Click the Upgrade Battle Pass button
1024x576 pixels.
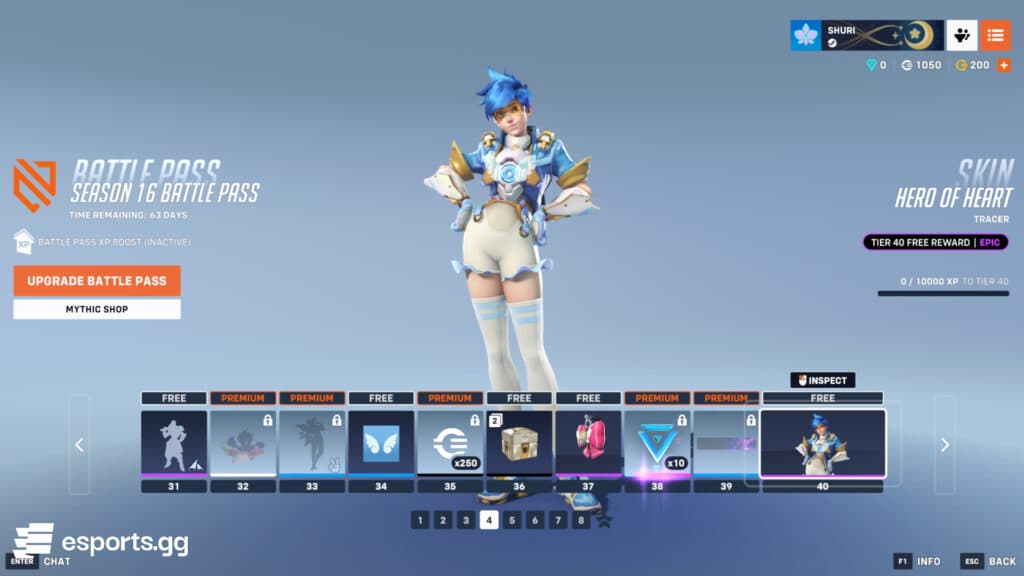pos(97,281)
